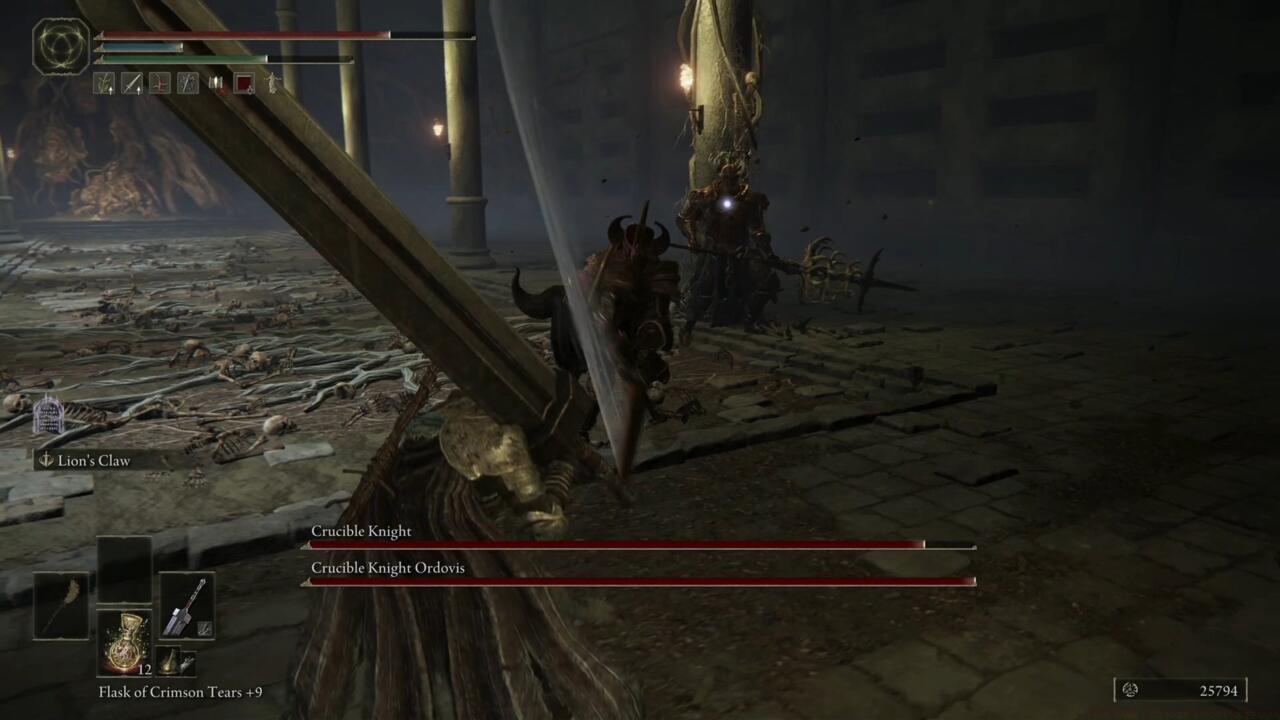
Task: Select the Flask of Crimson Tears +9 text
Action: (x=178, y=692)
